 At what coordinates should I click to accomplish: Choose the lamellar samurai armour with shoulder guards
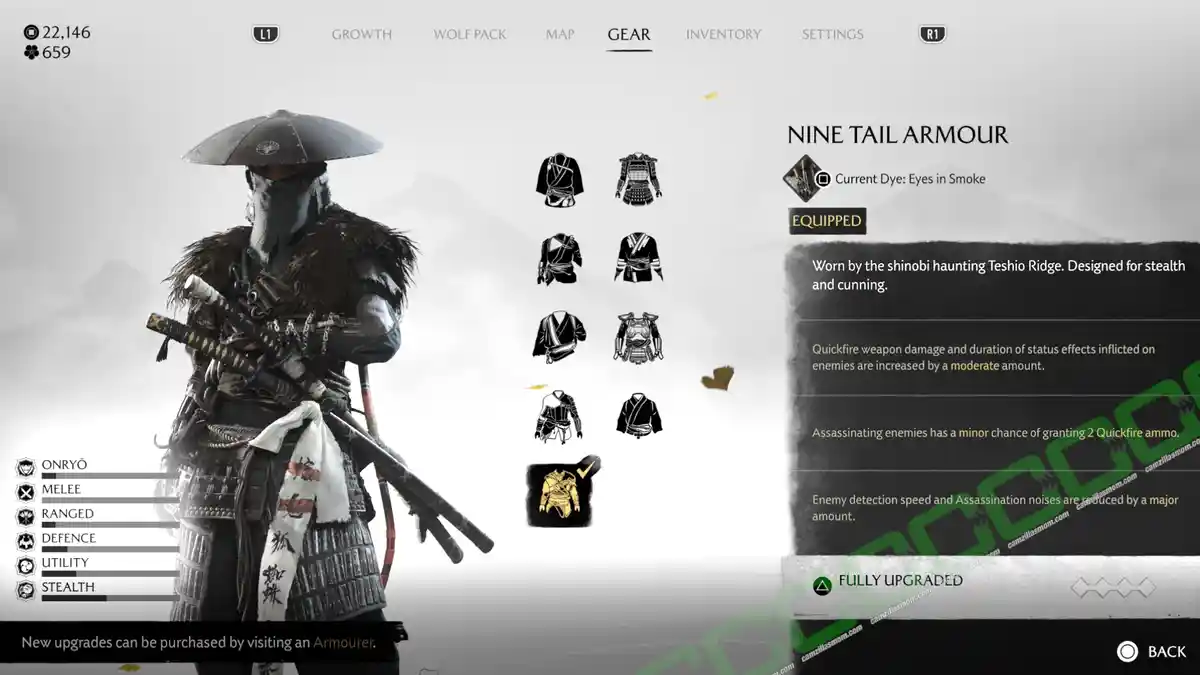(638, 180)
